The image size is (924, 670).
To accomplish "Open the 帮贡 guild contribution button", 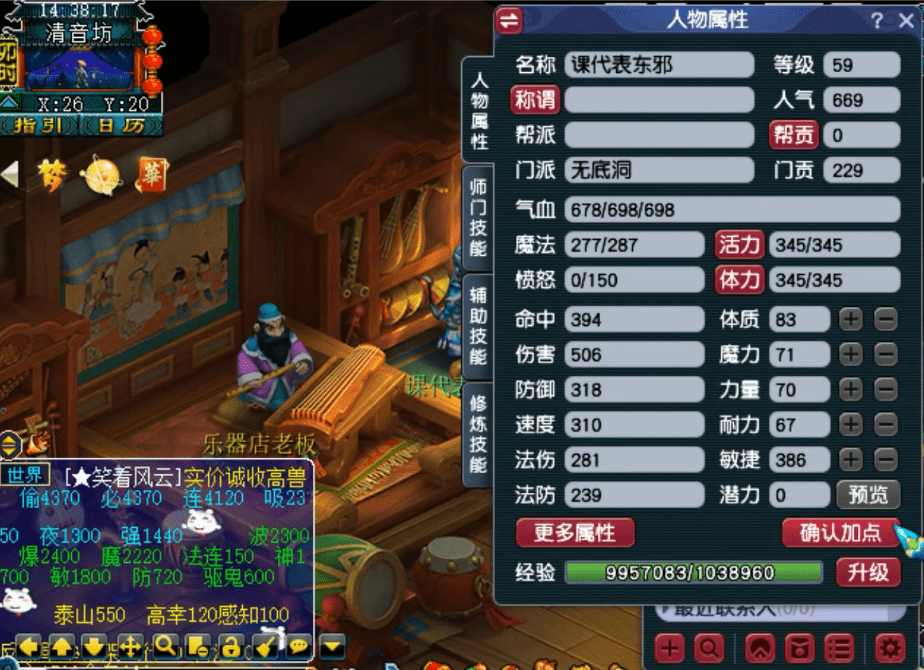I will [793, 135].
